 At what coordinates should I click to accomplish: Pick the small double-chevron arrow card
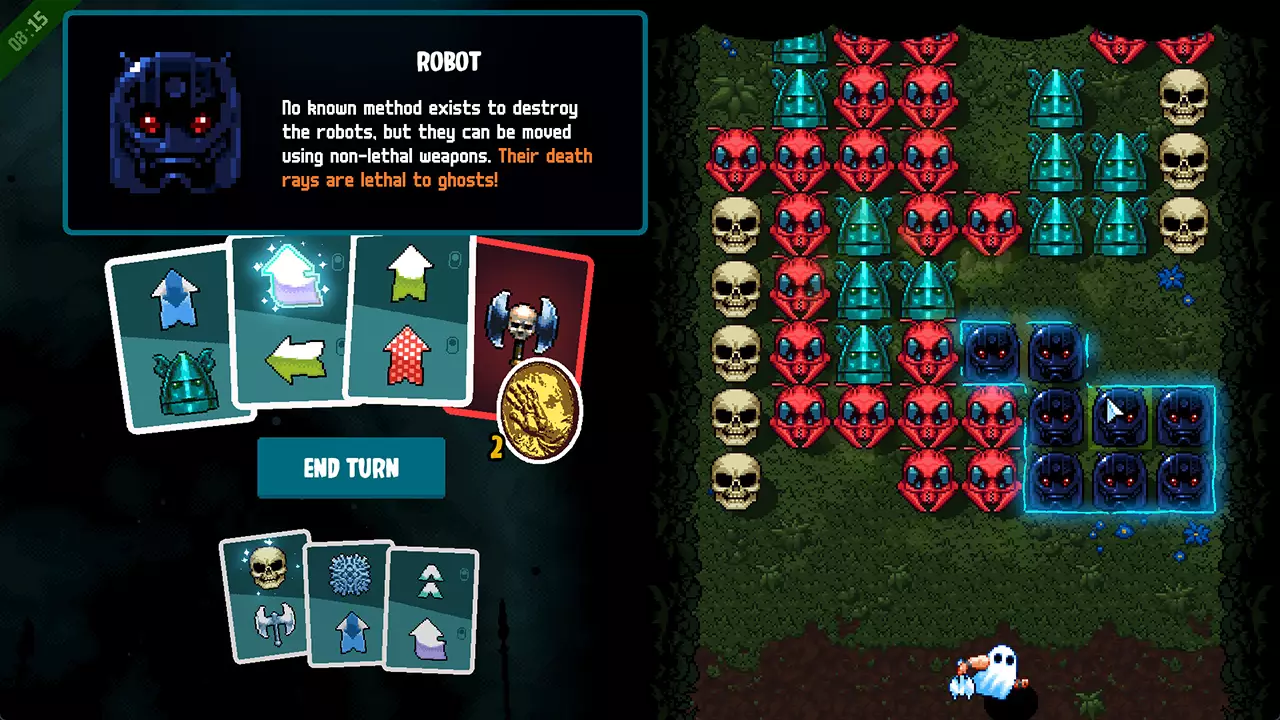click(x=431, y=610)
